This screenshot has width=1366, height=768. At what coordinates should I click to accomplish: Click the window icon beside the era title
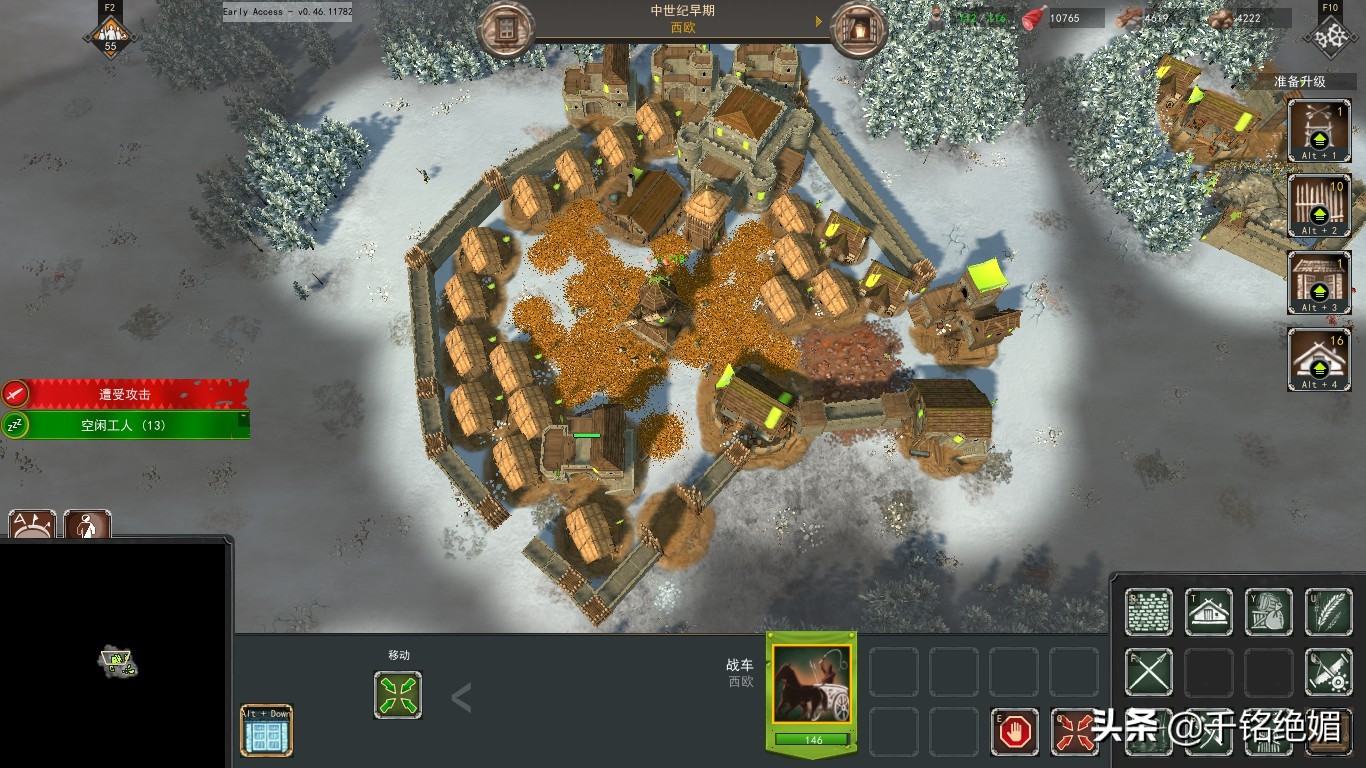pos(507,29)
